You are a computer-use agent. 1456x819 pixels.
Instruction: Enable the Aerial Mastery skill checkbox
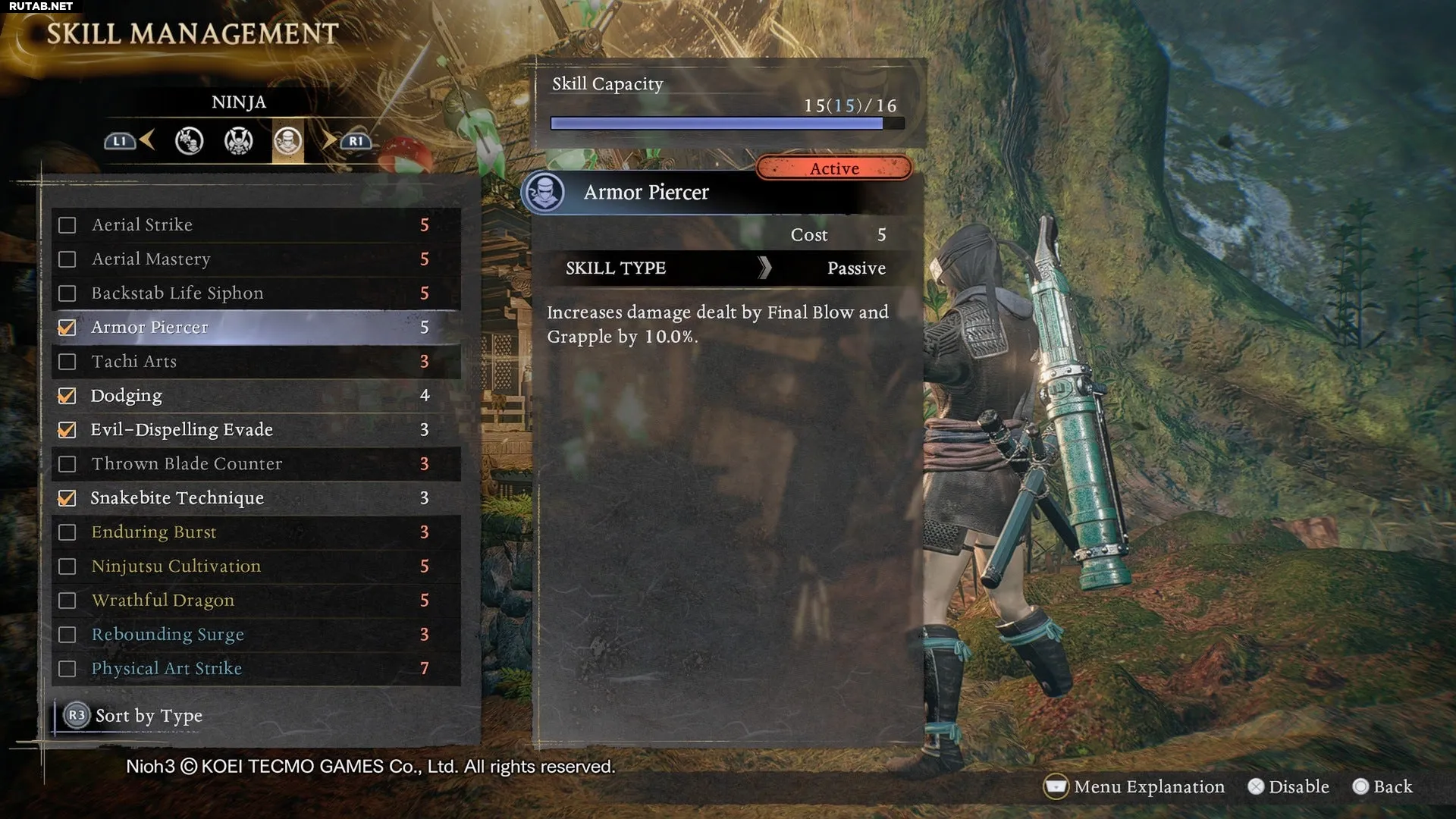(67, 259)
